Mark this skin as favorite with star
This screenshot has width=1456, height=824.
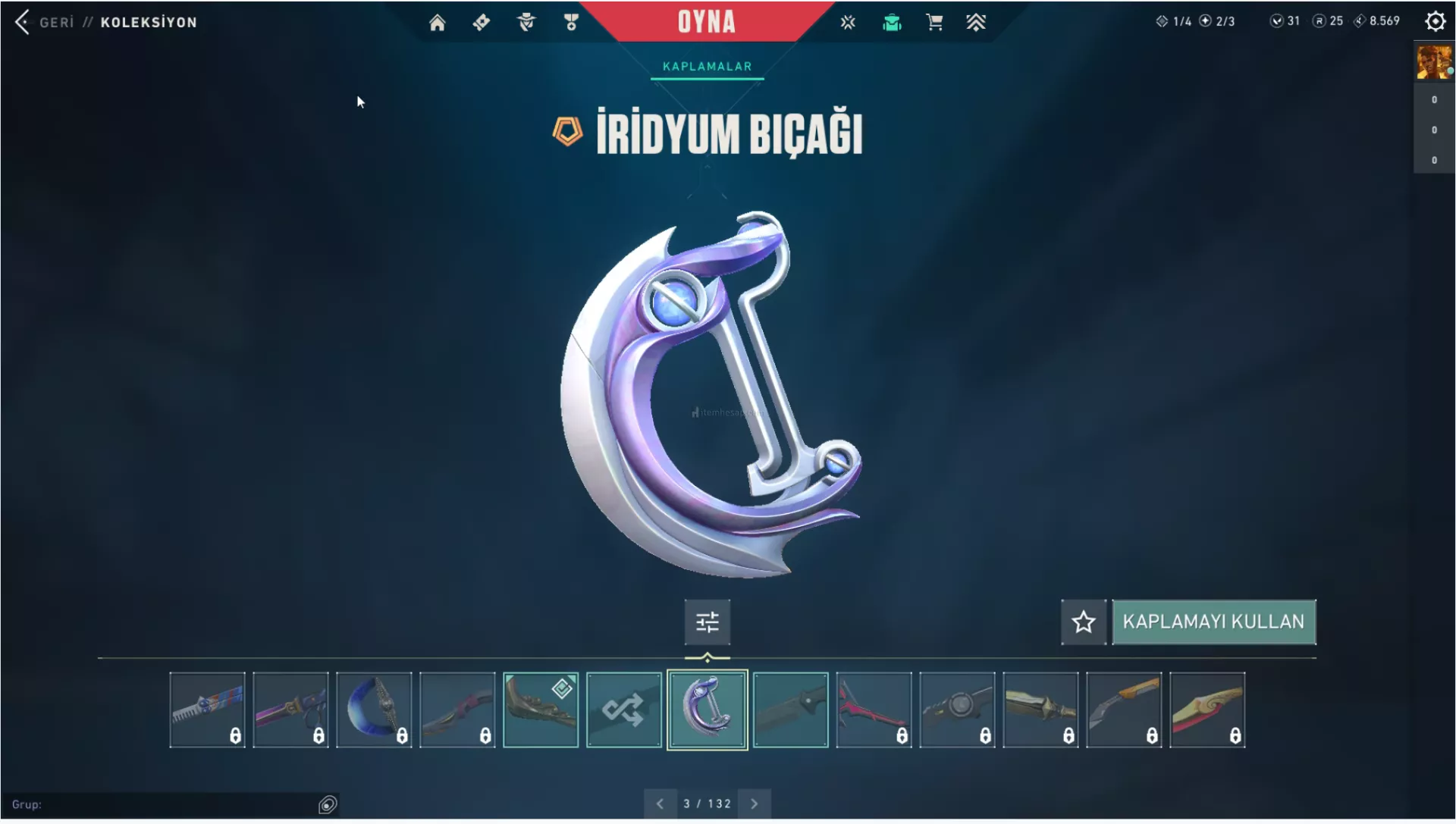tap(1083, 622)
